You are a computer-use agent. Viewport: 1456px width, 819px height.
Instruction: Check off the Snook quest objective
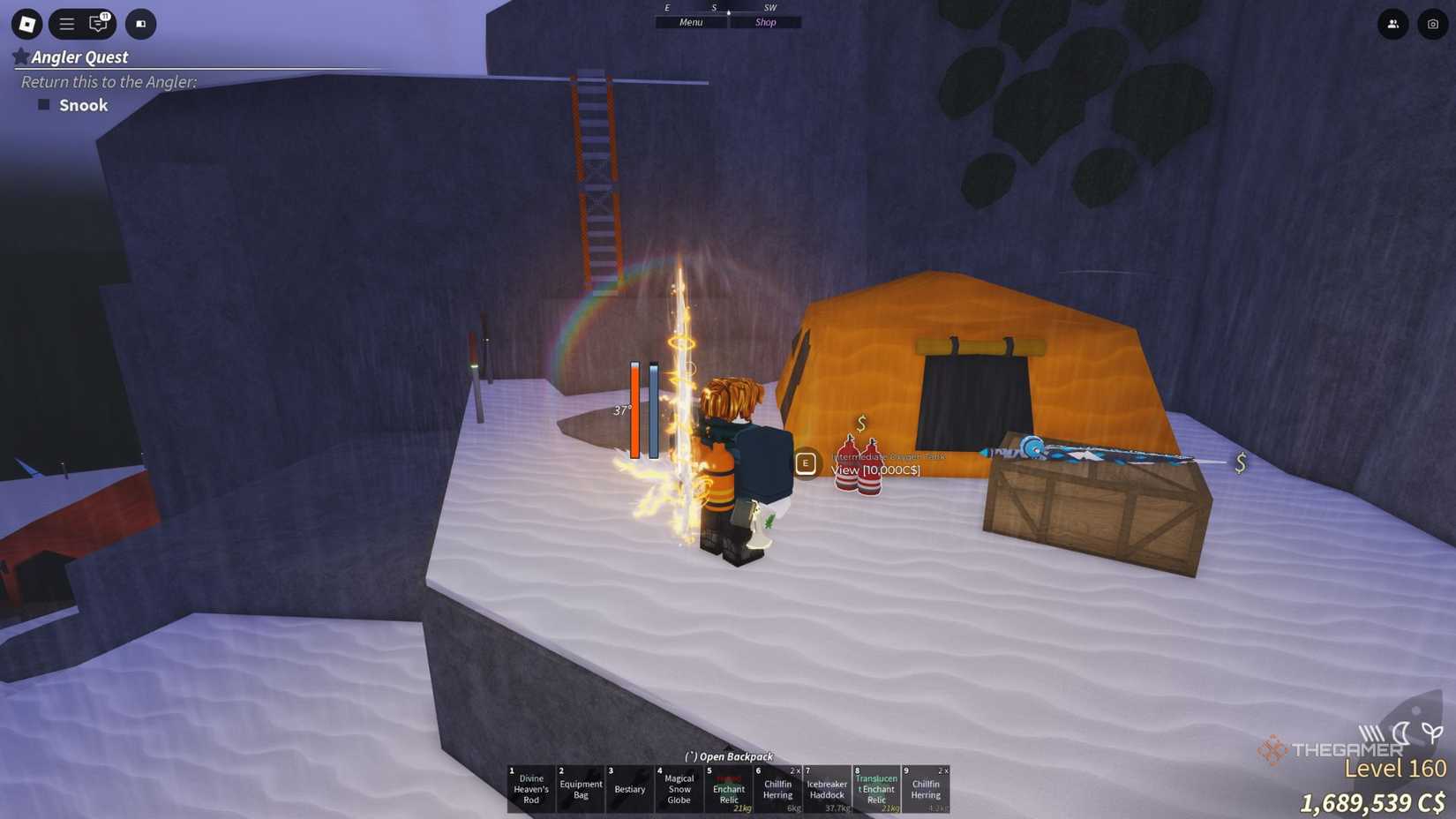[x=44, y=104]
